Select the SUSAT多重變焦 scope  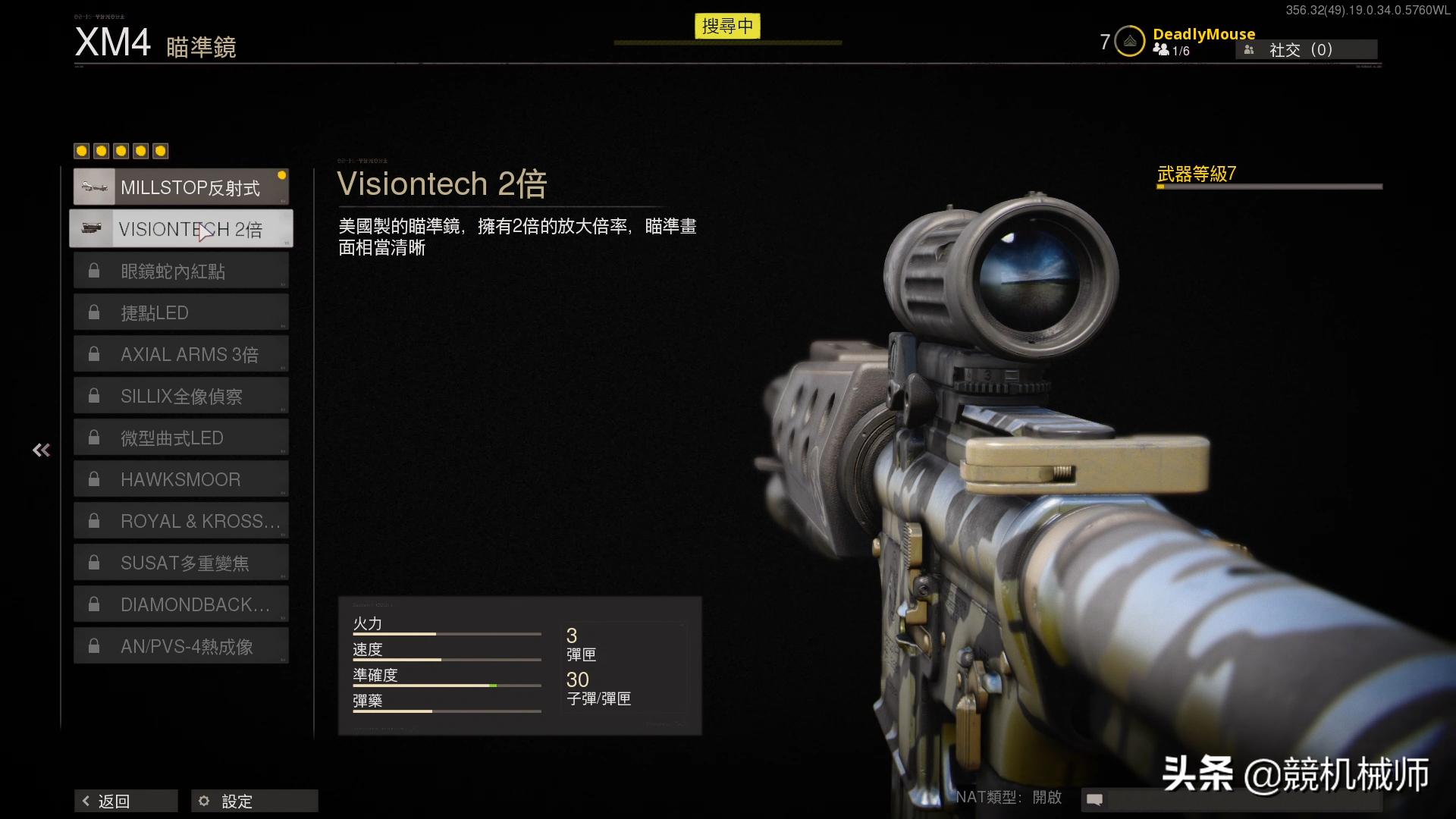(x=180, y=563)
